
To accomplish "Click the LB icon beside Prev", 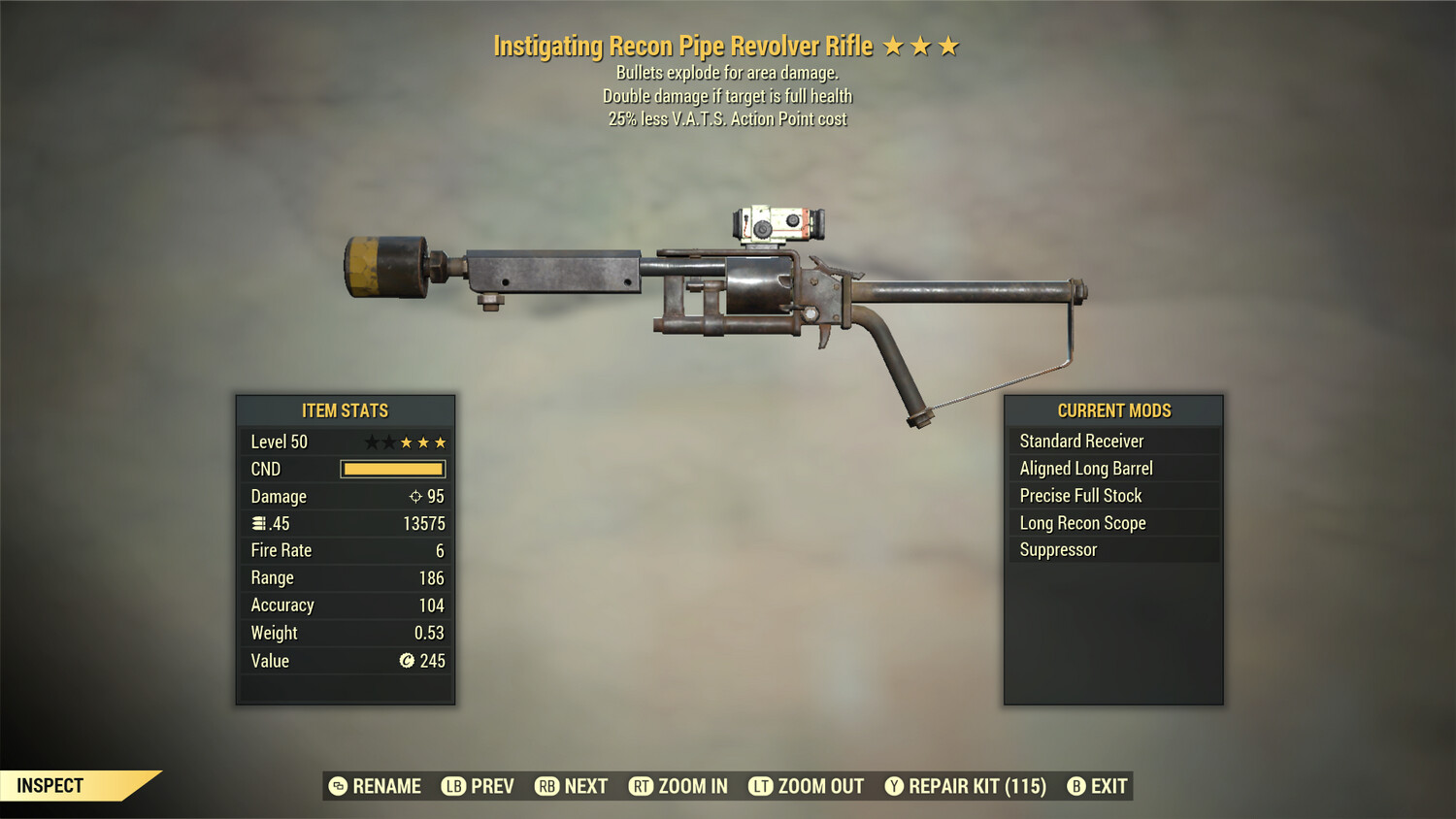I will (x=452, y=786).
